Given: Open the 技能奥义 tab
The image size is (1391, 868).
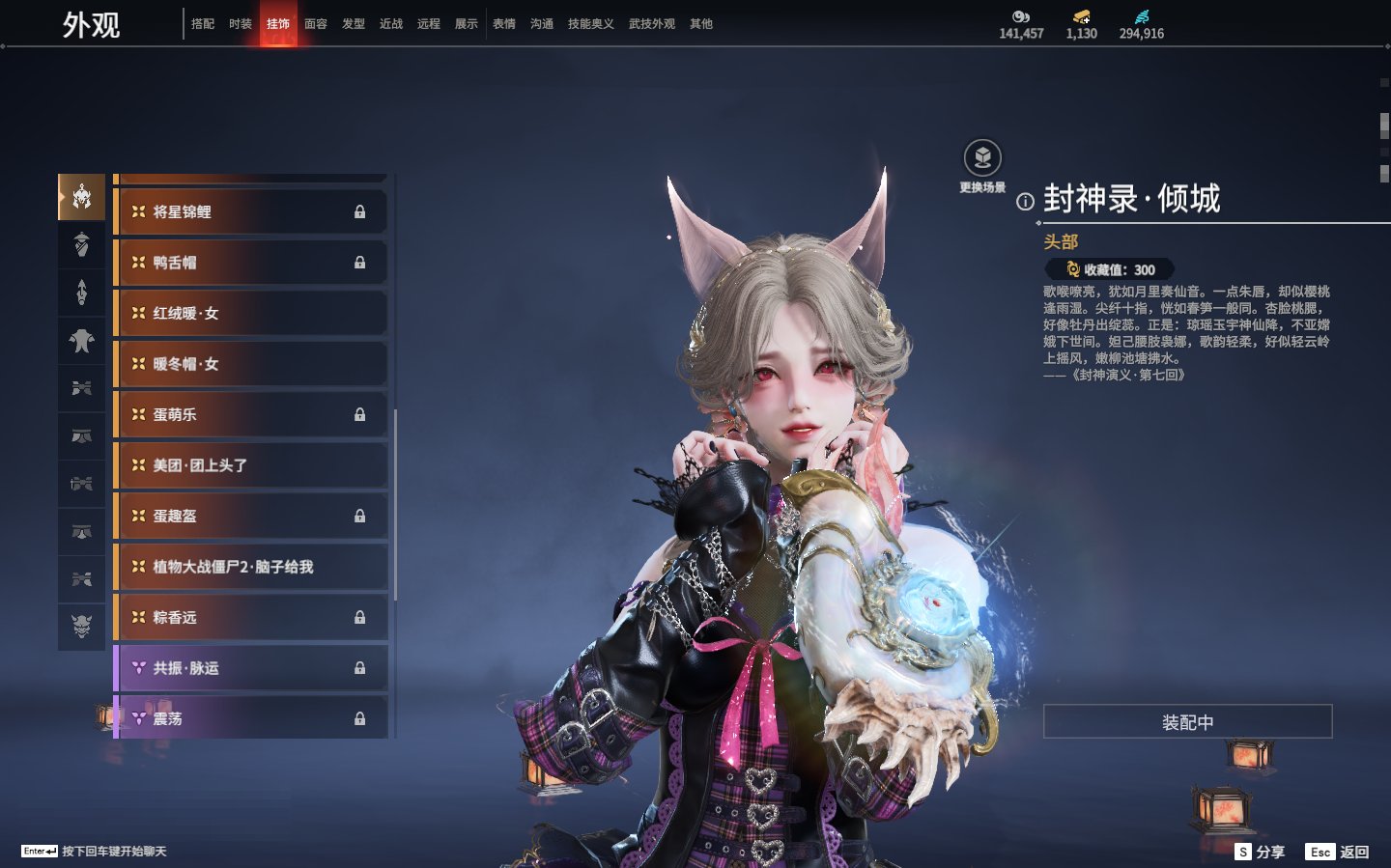Looking at the screenshot, I should [x=590, y=24].
